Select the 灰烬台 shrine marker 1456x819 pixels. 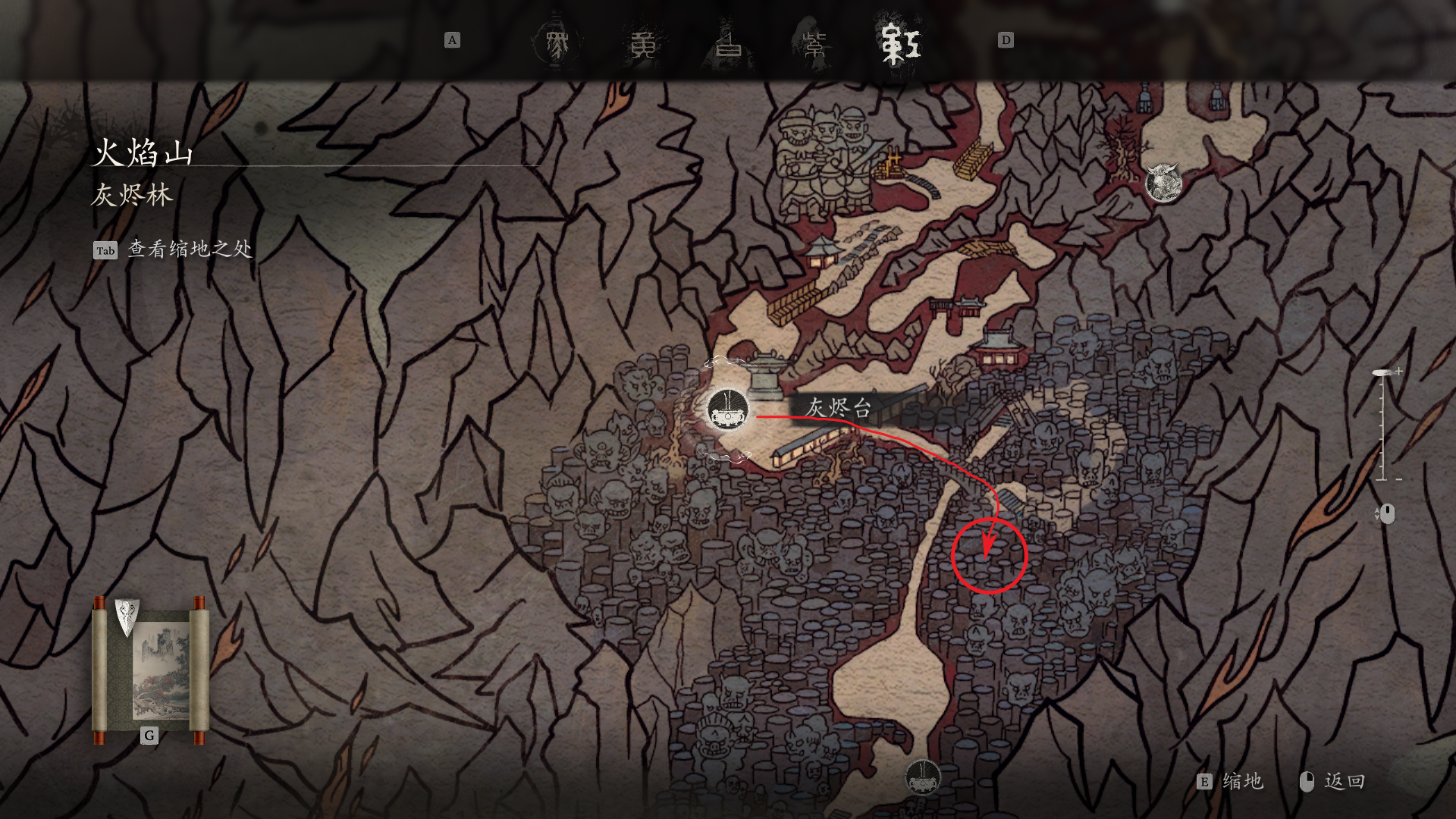728,410
